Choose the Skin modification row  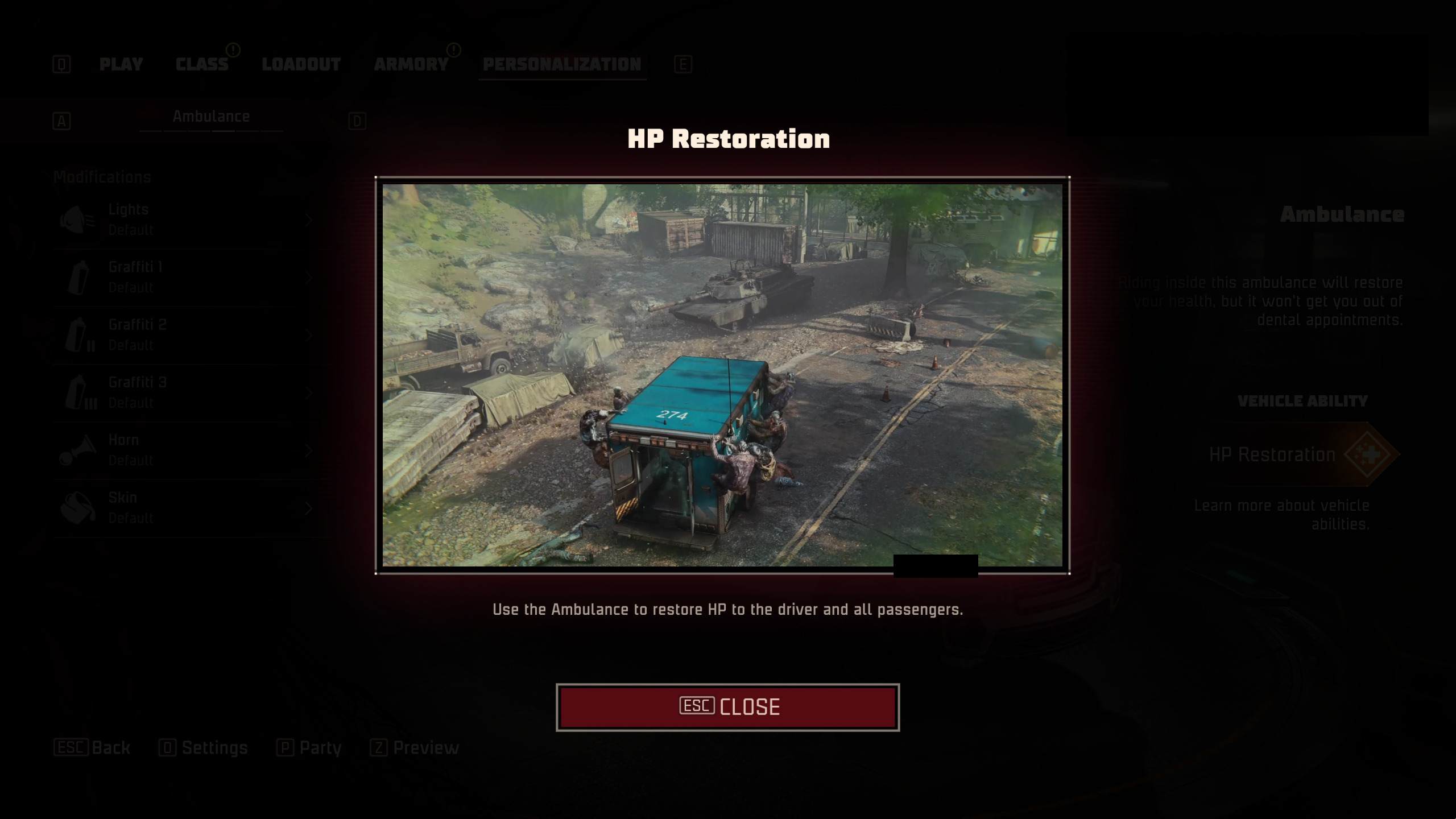(x=188, y=508)
